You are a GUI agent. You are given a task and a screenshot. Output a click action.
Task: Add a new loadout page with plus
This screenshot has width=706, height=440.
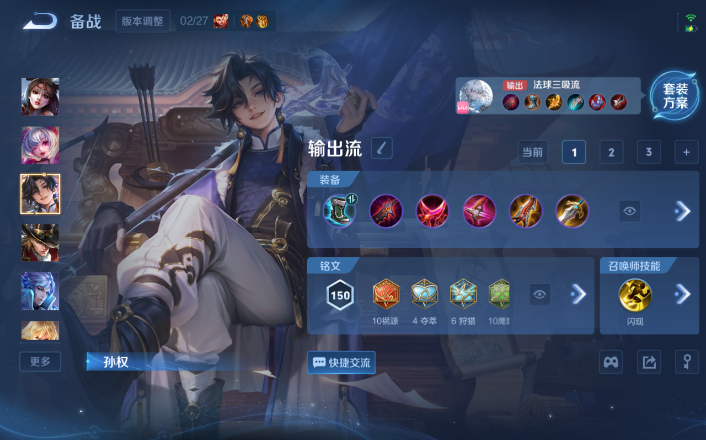[686, 152]
